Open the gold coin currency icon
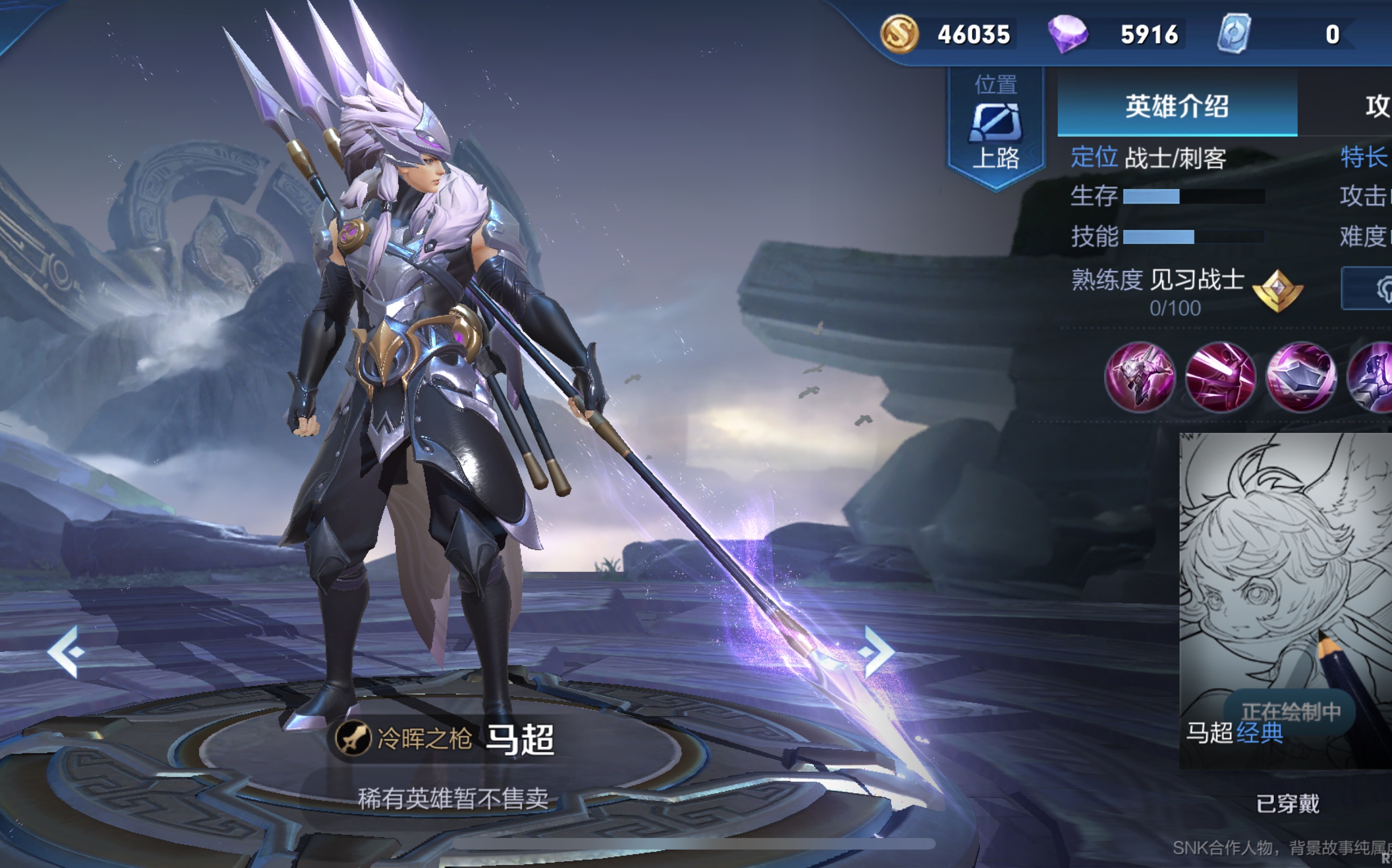This screenshot has height=868, width=1392. 900,34
